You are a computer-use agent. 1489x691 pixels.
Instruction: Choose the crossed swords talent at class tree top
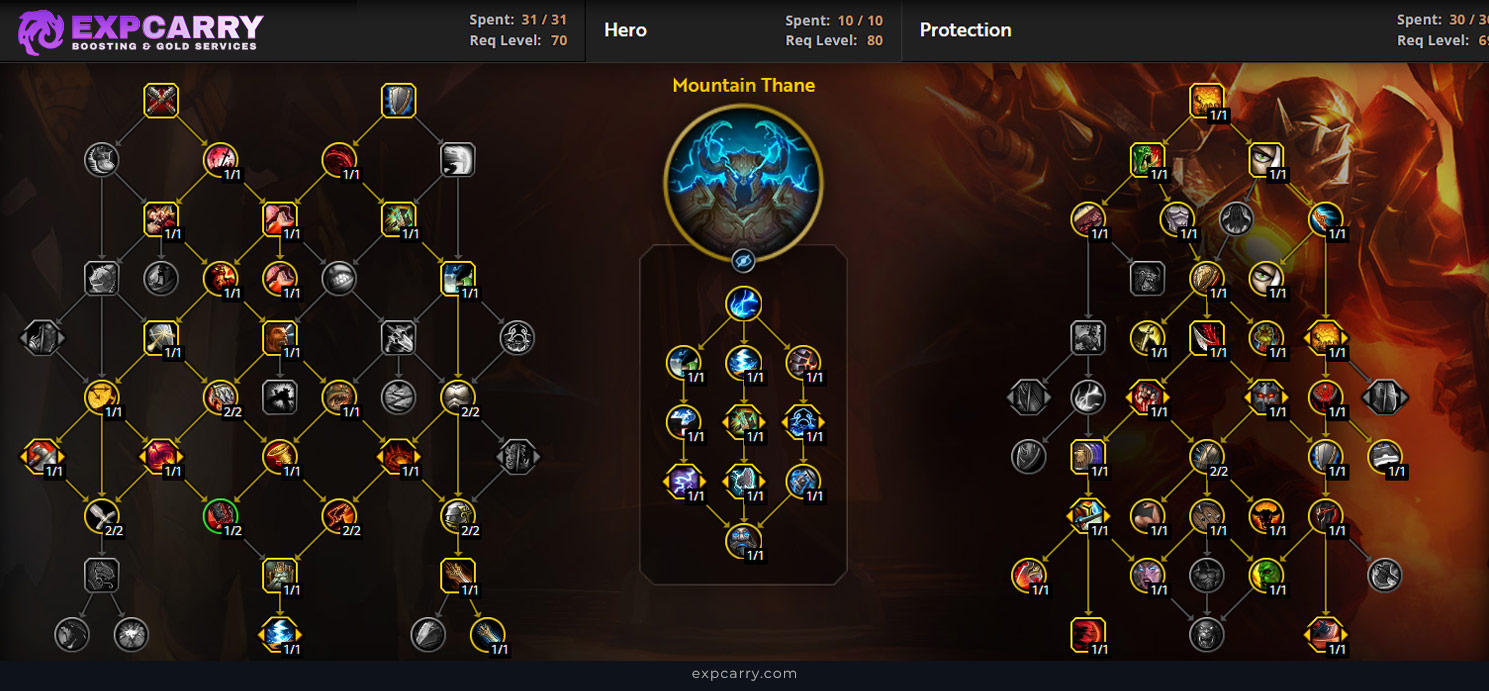pos(161,100)
